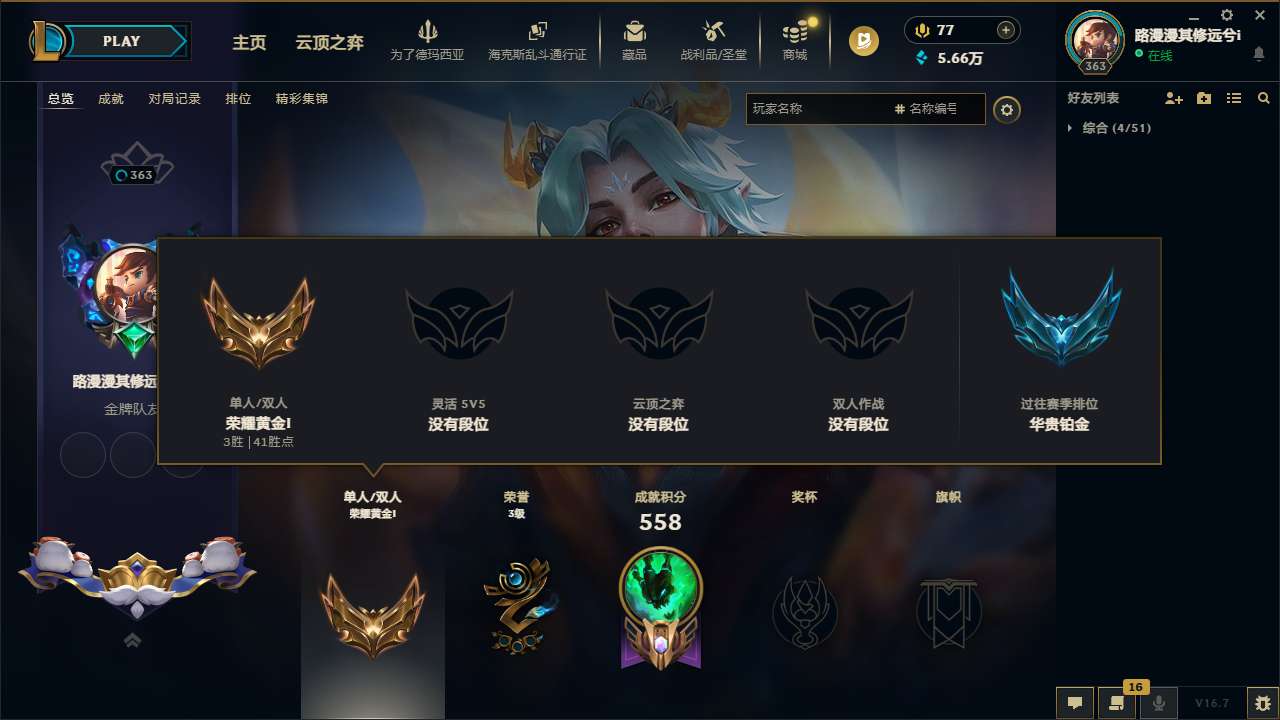The width and height of the screenshot is (1280, 720).
Task: Toggle the friends list view icon
Action: point(1233,98)
